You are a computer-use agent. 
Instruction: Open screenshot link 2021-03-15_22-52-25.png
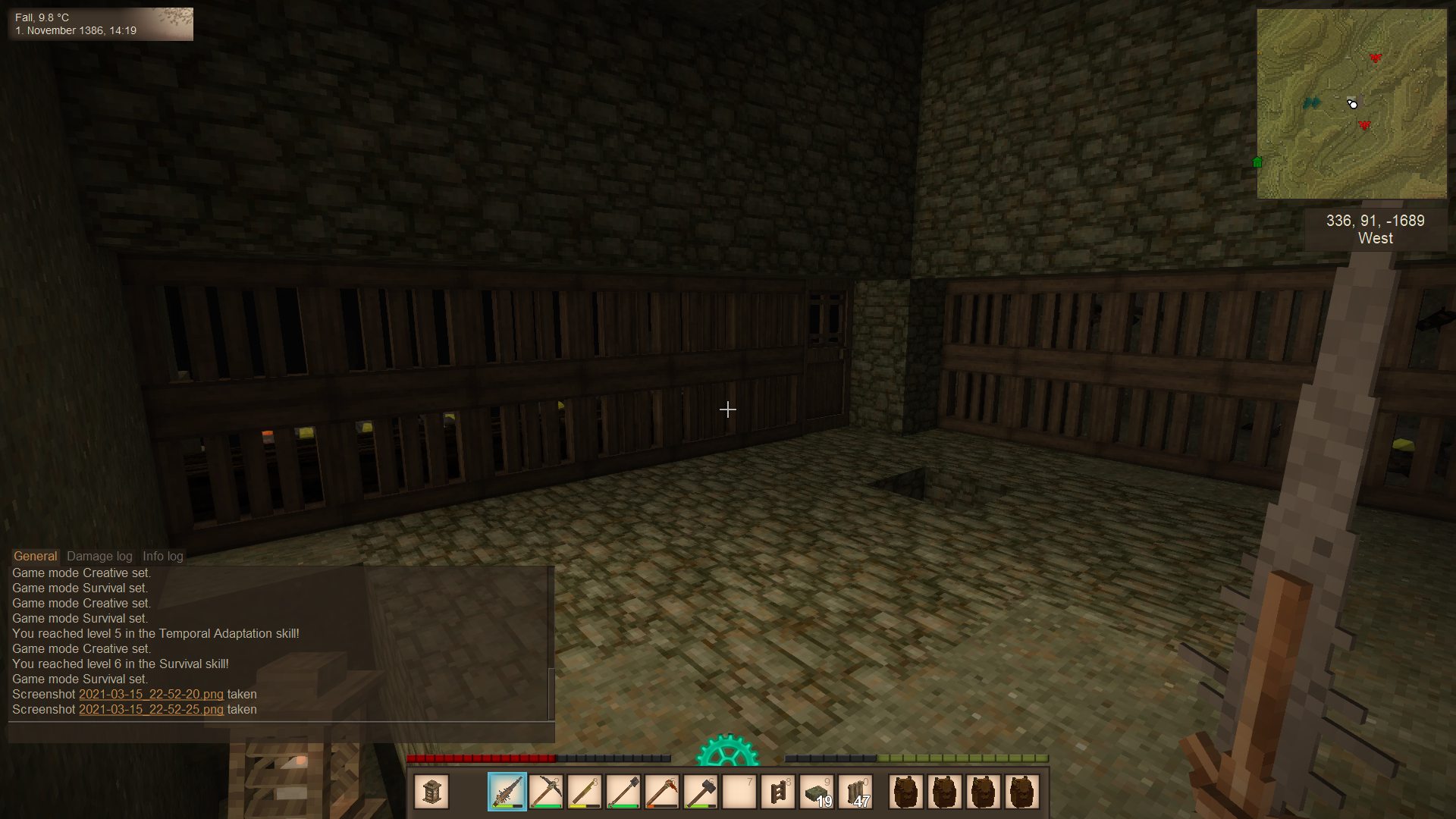coord(151,710)
